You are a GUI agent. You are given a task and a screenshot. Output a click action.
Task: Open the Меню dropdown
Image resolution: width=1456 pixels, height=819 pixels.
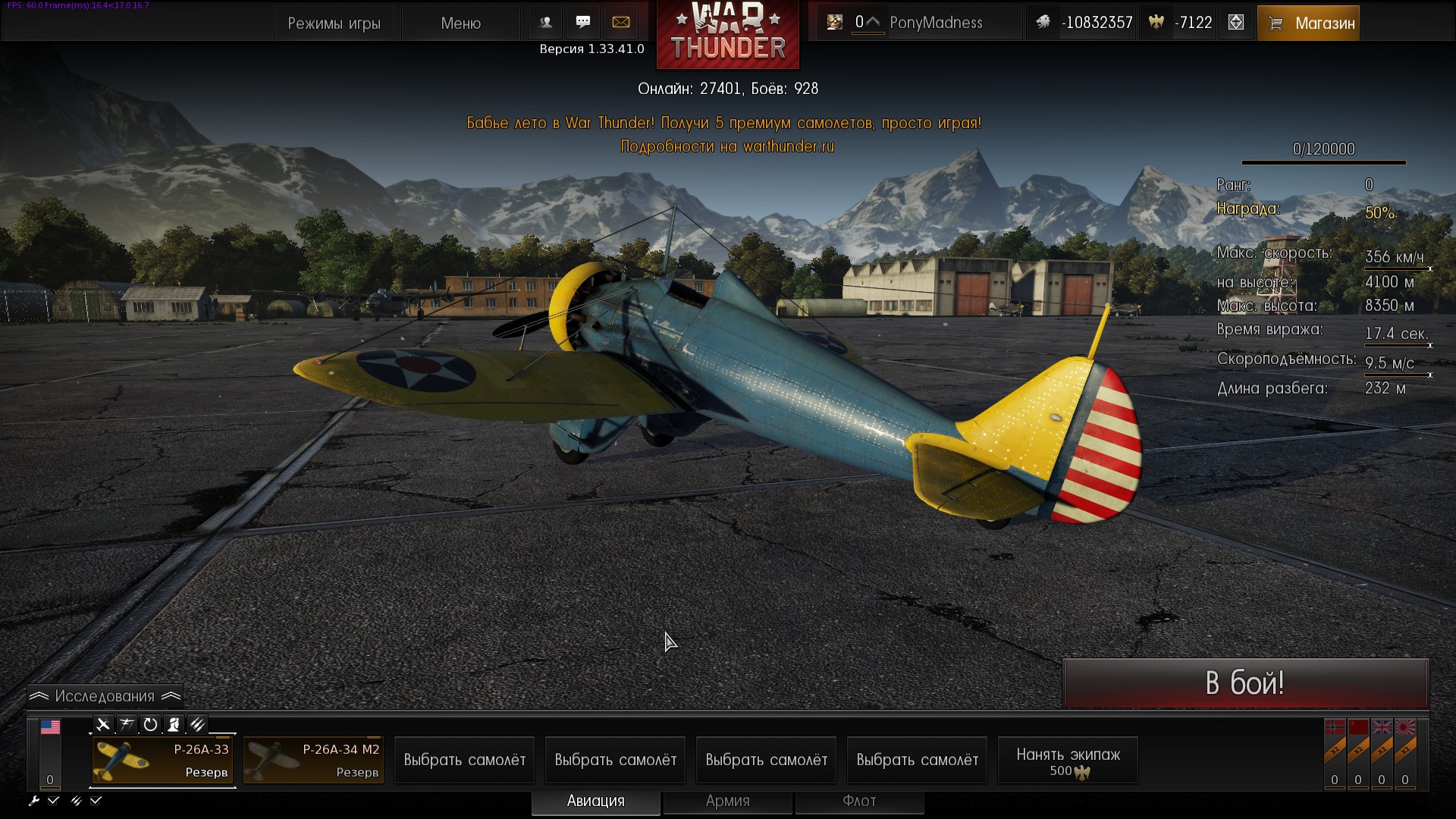tap(460, 24)
